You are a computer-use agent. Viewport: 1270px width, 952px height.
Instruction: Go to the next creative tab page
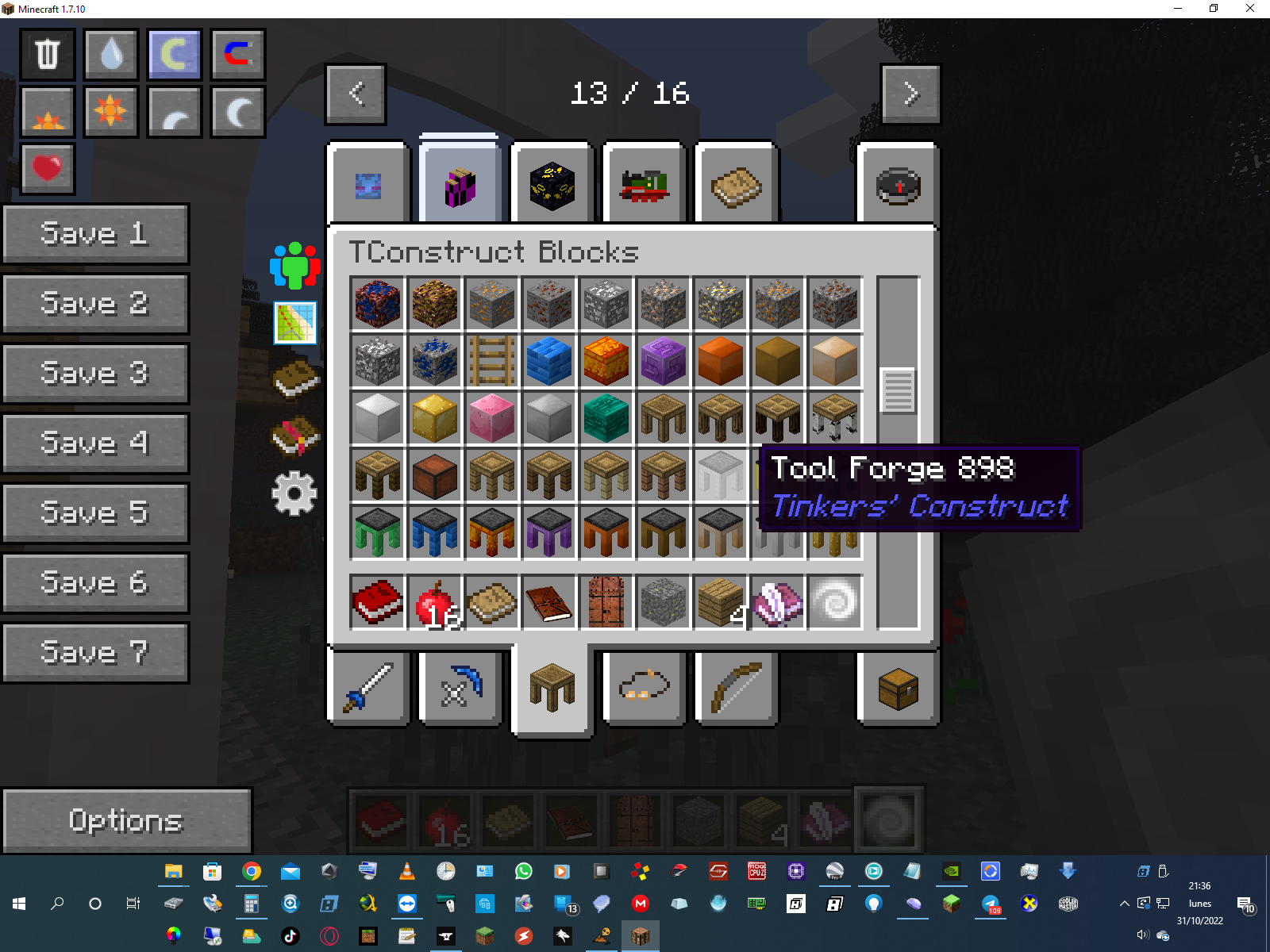tap(910, 94)
